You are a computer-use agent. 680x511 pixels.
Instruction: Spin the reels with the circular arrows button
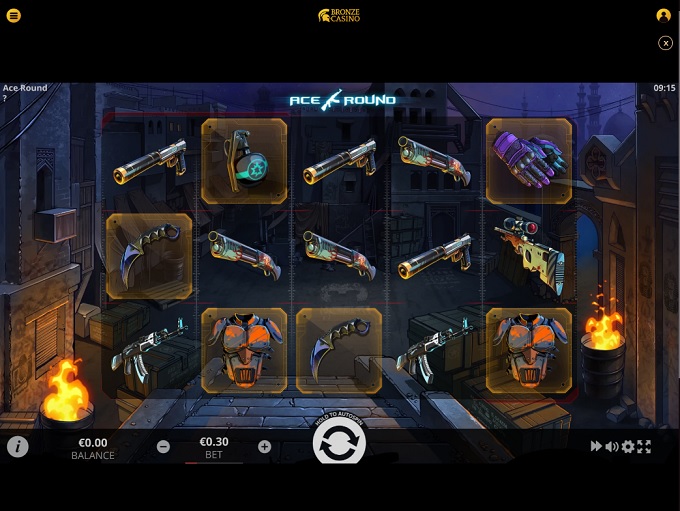(x=339, y=444)
